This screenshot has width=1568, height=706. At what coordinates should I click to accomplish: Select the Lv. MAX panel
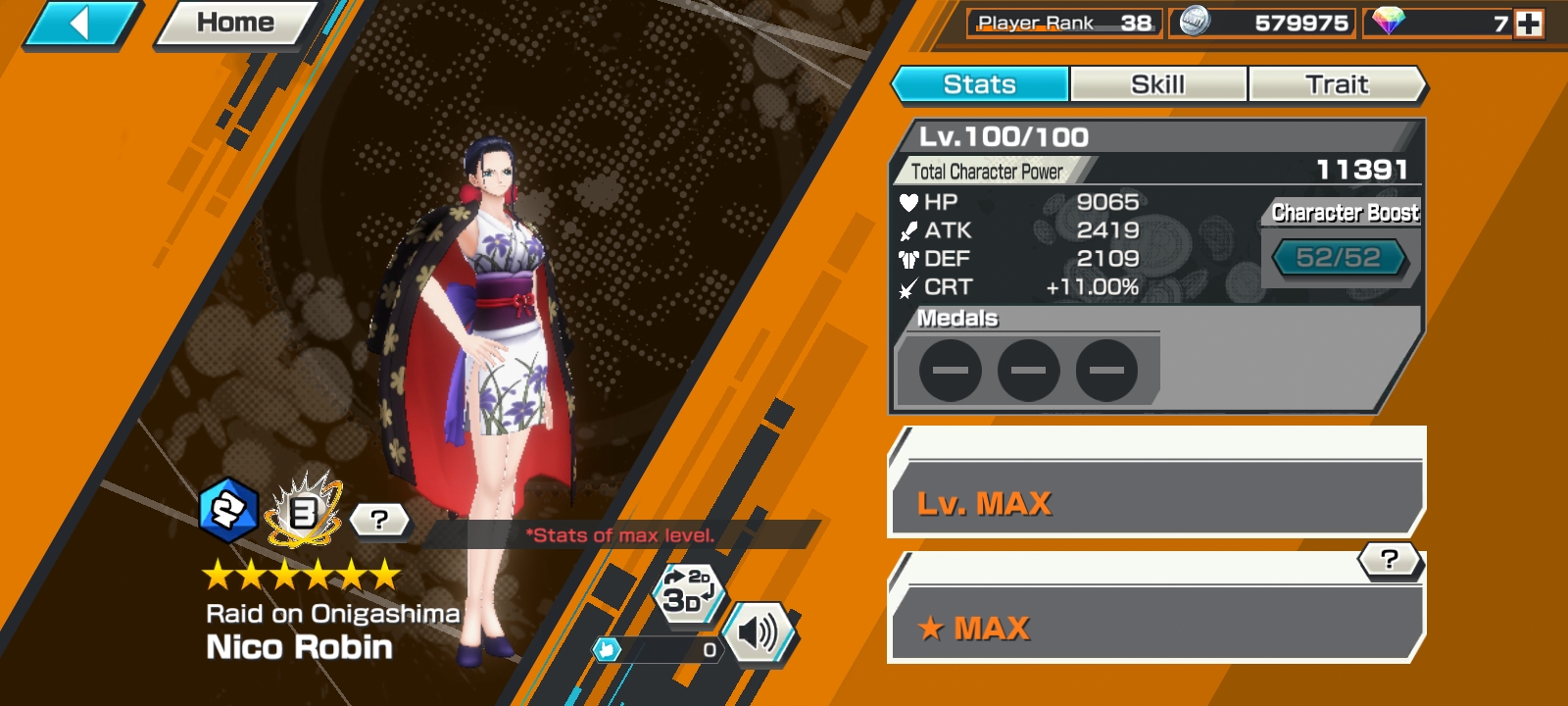1156,498
